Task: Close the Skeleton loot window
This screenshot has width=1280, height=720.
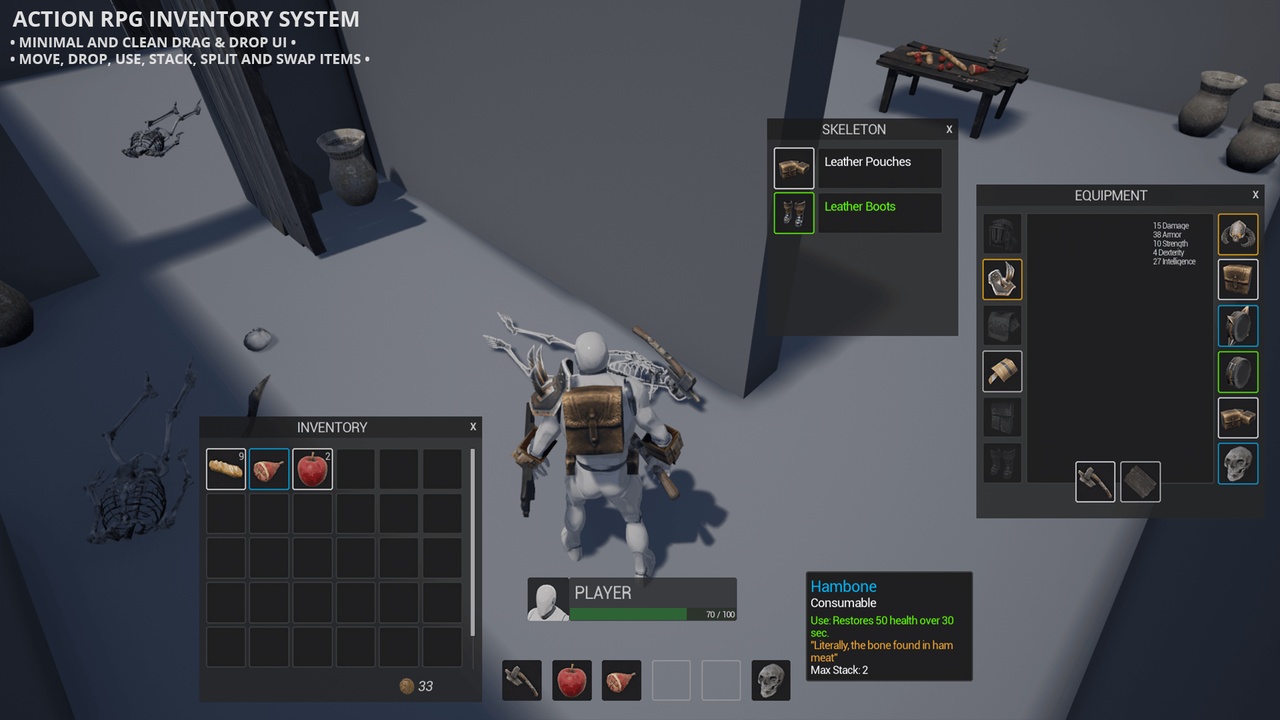Action: (x=949, y=129)
